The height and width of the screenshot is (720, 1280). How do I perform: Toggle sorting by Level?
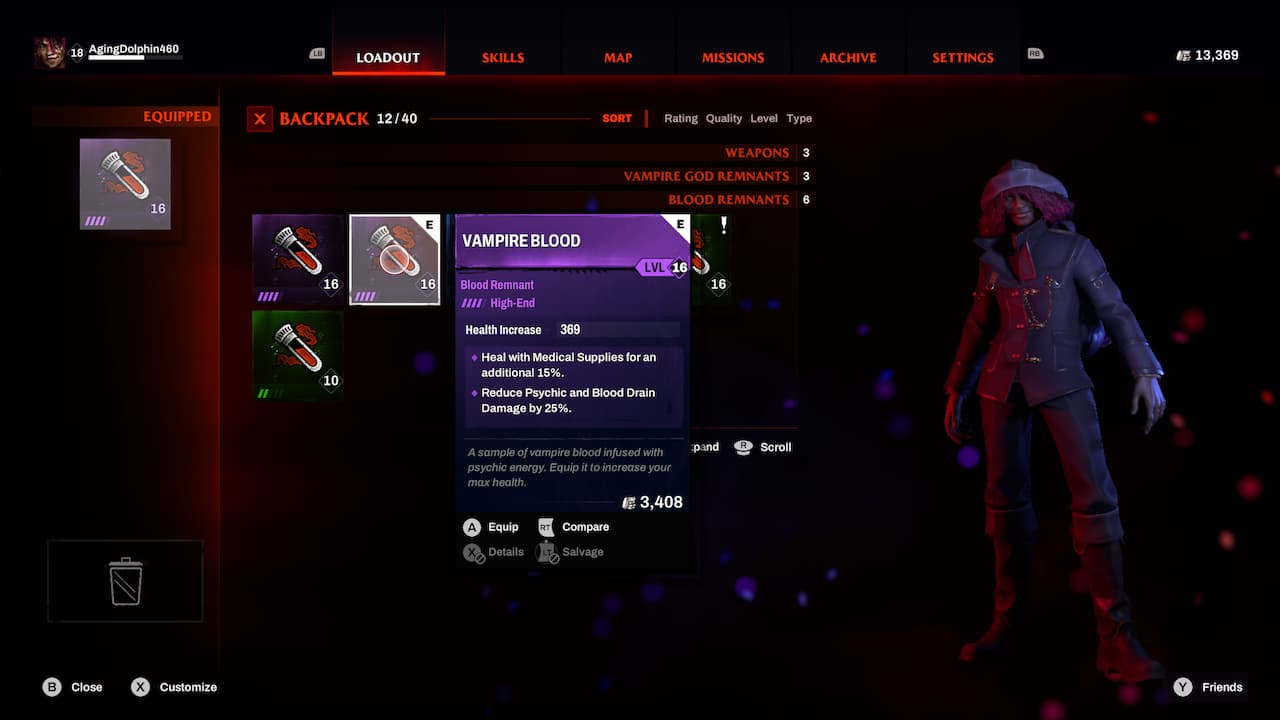click(x=764, y=118)
